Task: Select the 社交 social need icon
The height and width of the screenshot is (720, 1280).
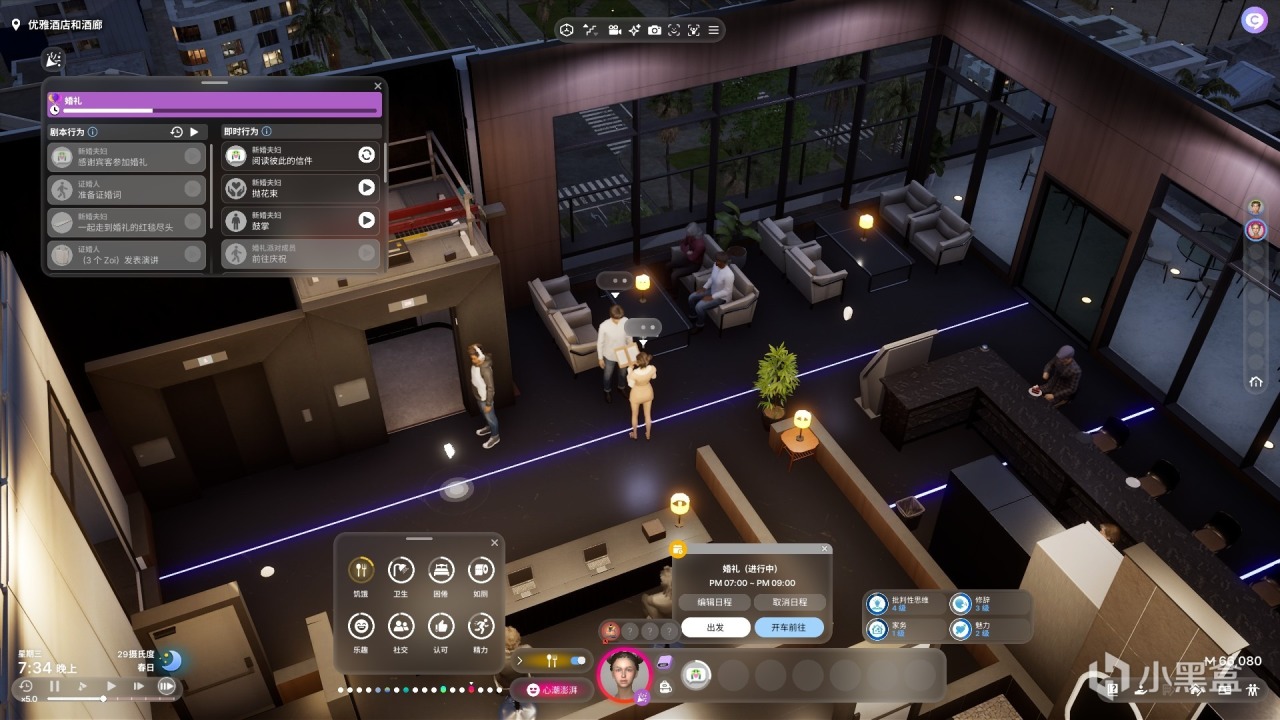Action: [400, 627]
